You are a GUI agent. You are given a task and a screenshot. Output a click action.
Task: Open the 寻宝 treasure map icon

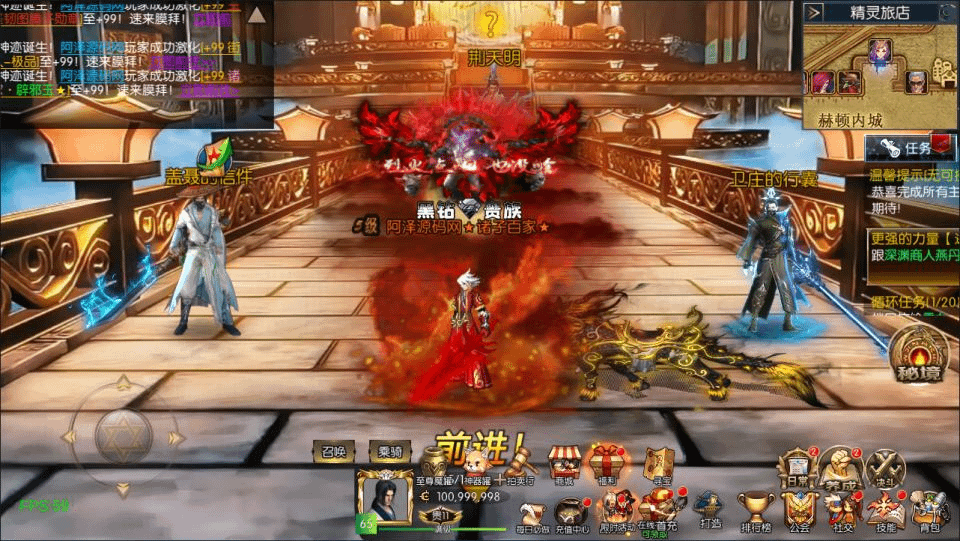(657, 463)
